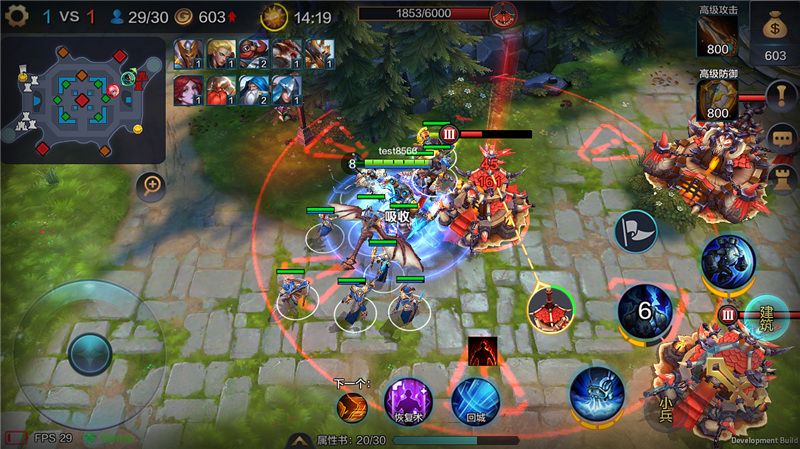This screenshot has width=800, height=449.
Task: Buy the 高级攻击 upgrade for 800
Action: pos(717,34)
